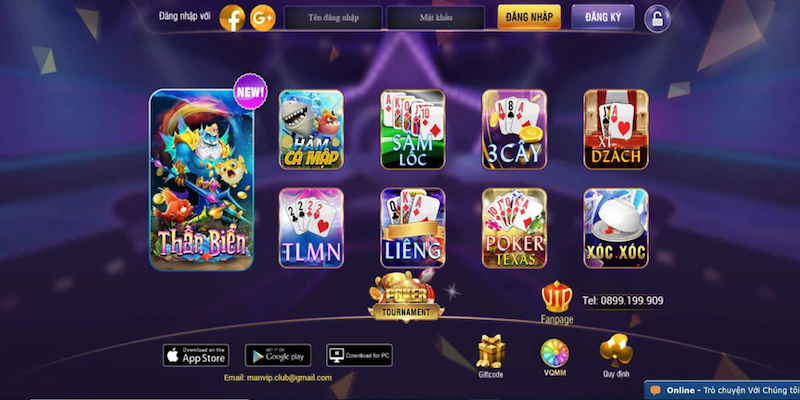This screenshot has width=800, height=400.
Task: Launch the Thần Biển fishing game
Action: 201,181
